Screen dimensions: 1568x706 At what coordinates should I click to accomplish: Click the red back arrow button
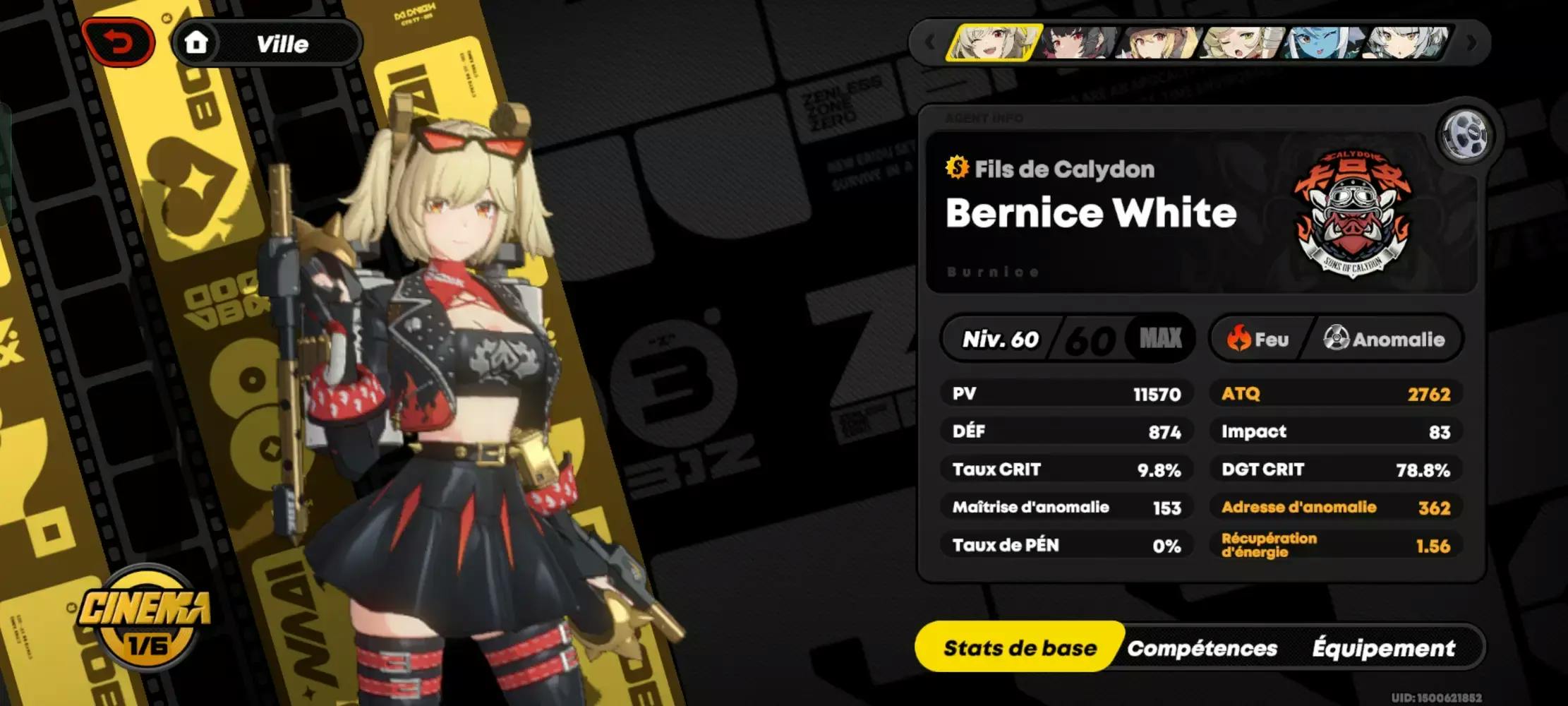tap(119, 43)
